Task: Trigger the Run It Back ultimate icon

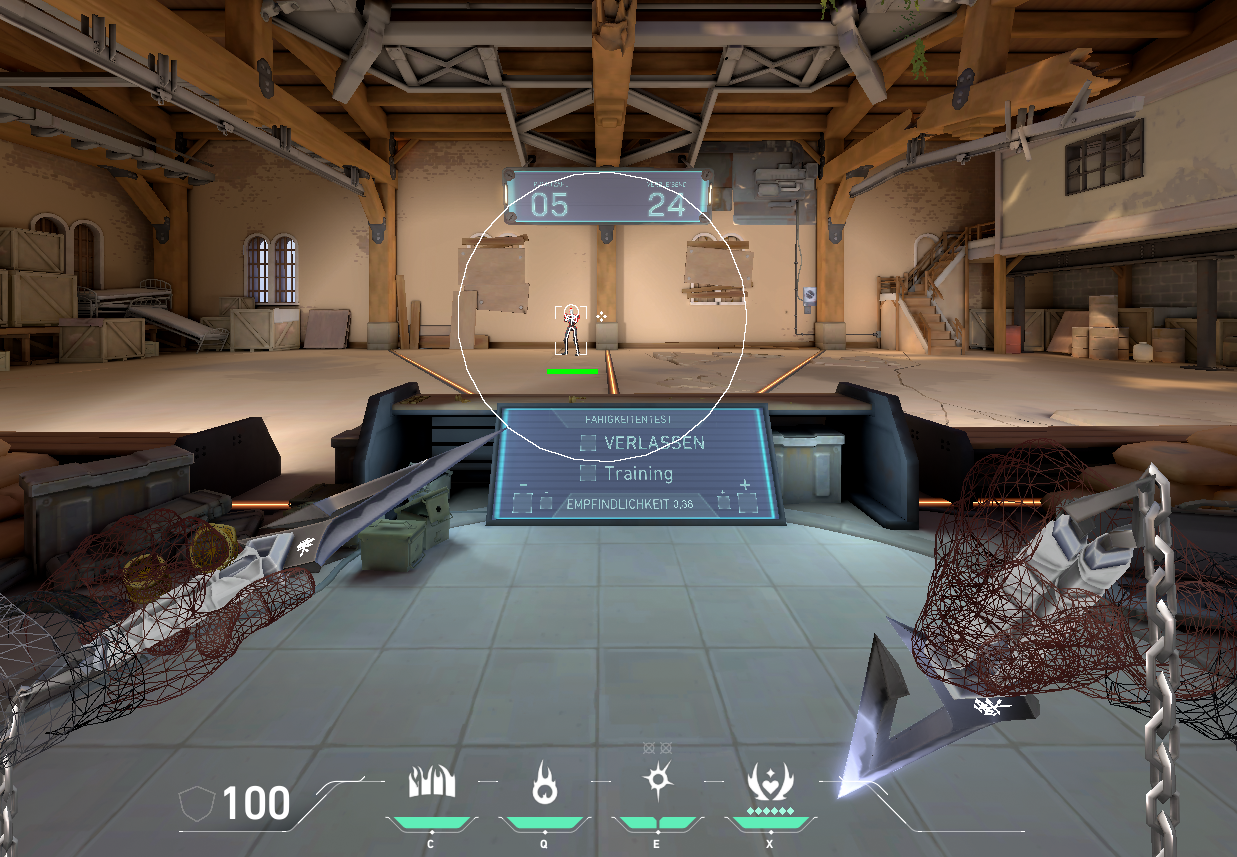Action: 770,781
